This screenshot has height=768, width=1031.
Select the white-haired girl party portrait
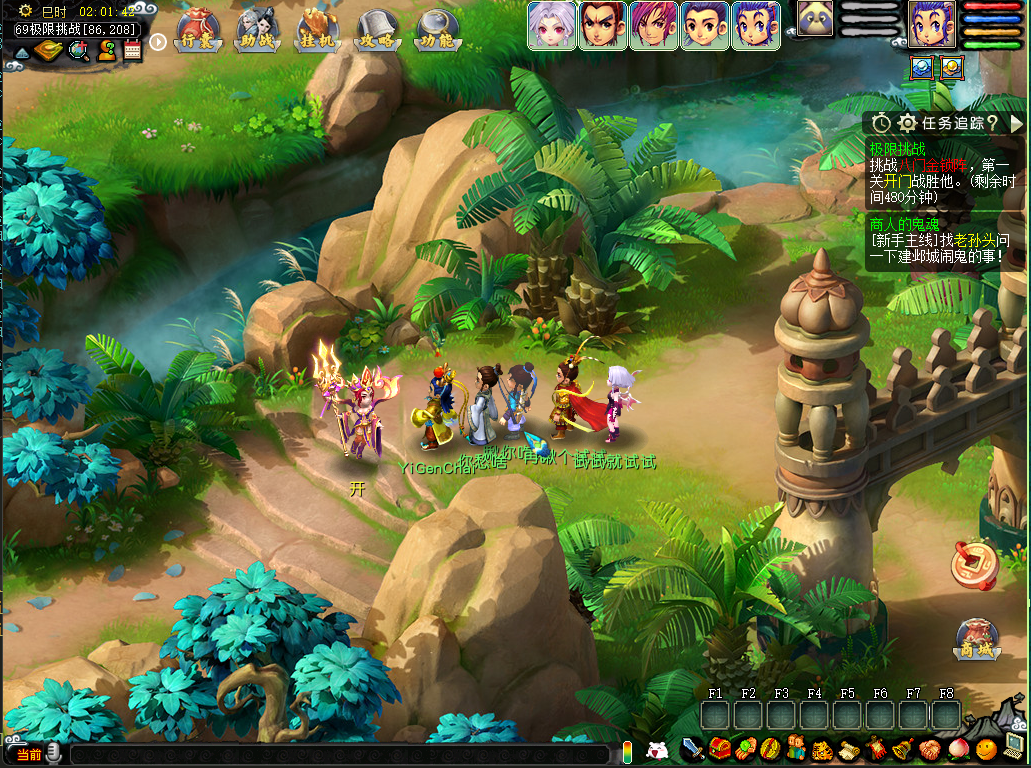[552, 25]
